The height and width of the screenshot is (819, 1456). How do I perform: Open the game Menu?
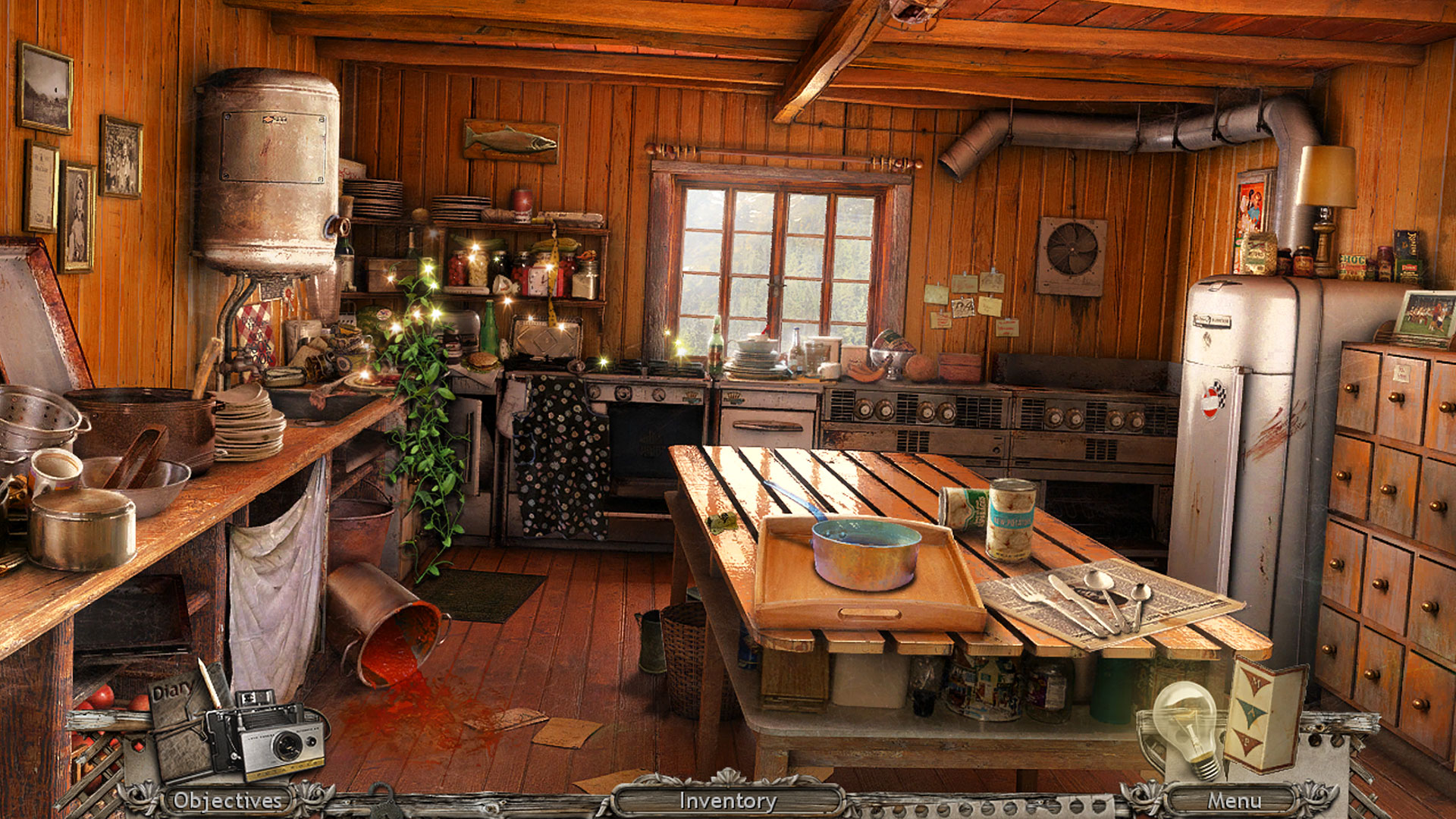coord(1234,801)
